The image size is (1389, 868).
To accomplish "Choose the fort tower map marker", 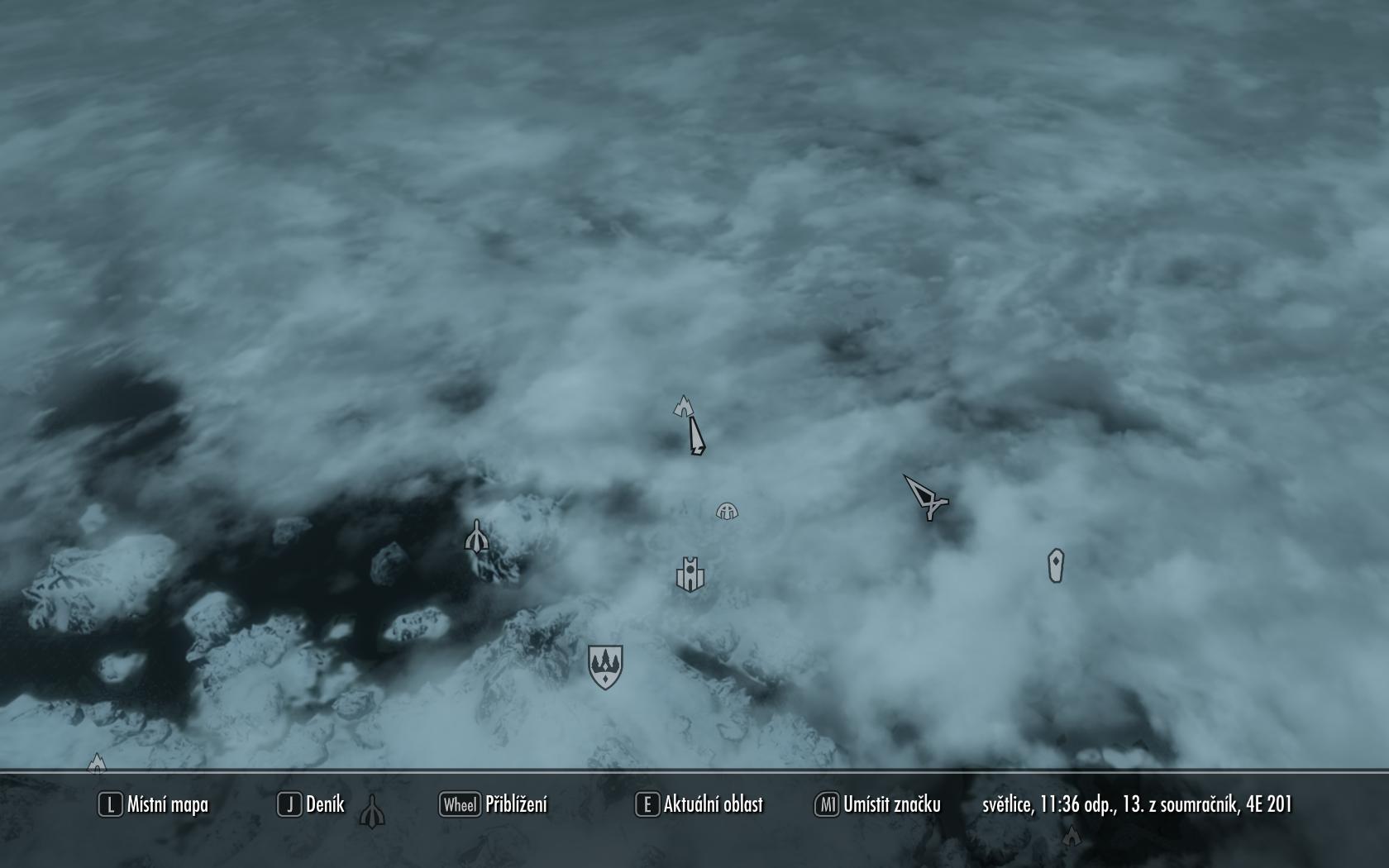I will click(x=689, y=574).
